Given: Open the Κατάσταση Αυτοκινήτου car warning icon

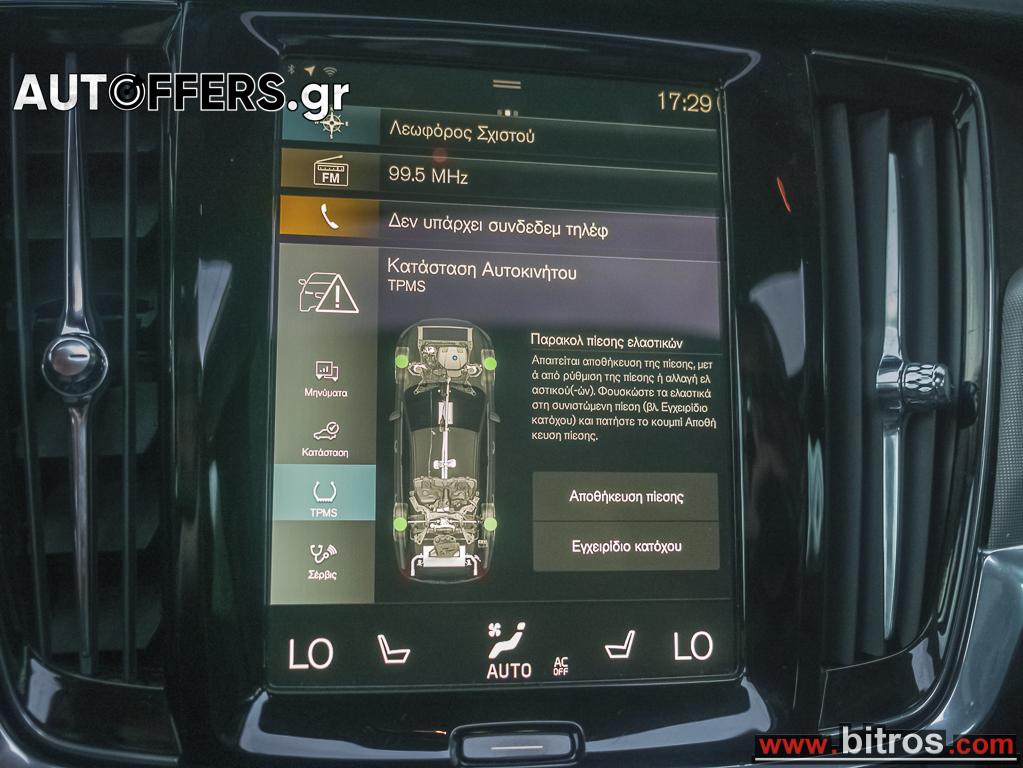Looking at the screenshot, I should point(329,291).
